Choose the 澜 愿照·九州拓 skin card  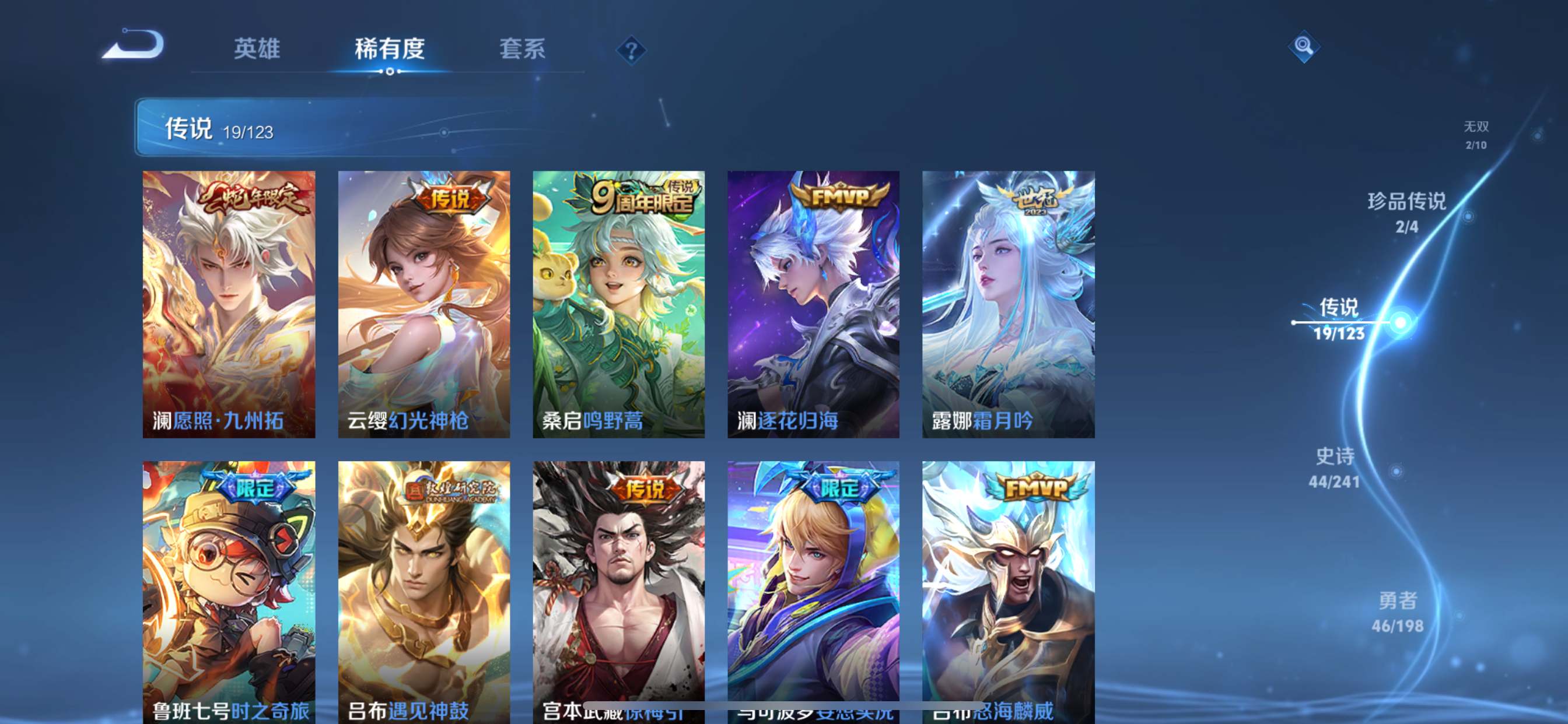[x=229, y=304]
